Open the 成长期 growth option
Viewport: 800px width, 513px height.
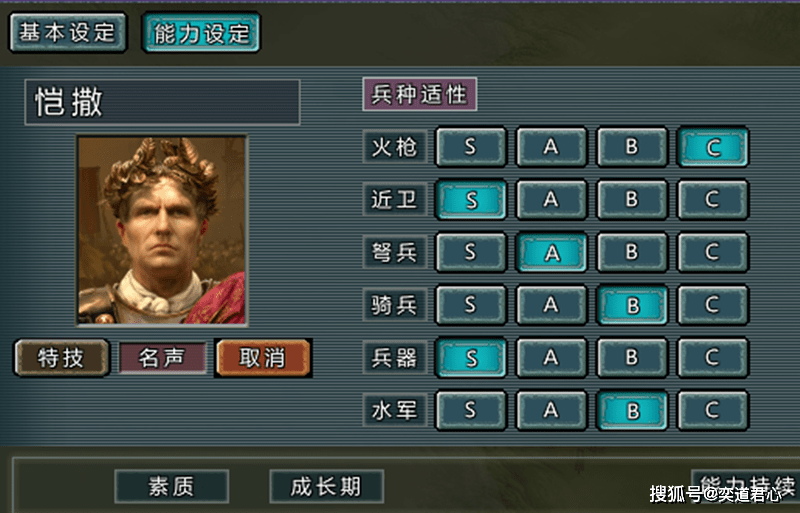(x=327, y=487)
